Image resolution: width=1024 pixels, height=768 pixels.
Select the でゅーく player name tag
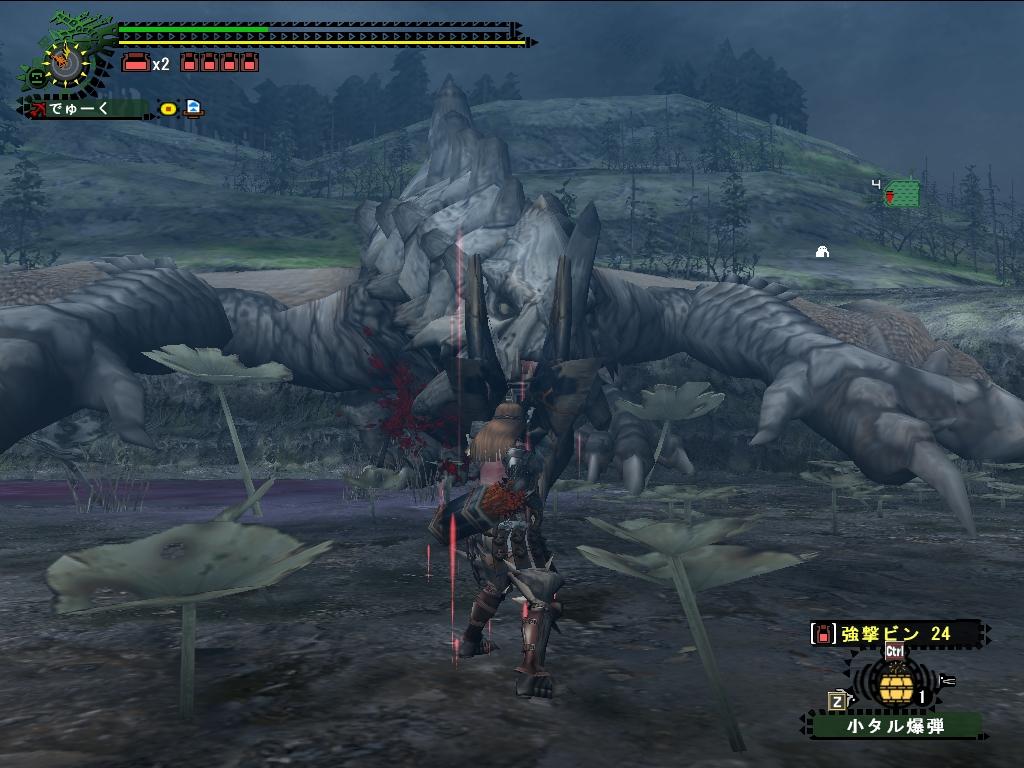(85, 108)
